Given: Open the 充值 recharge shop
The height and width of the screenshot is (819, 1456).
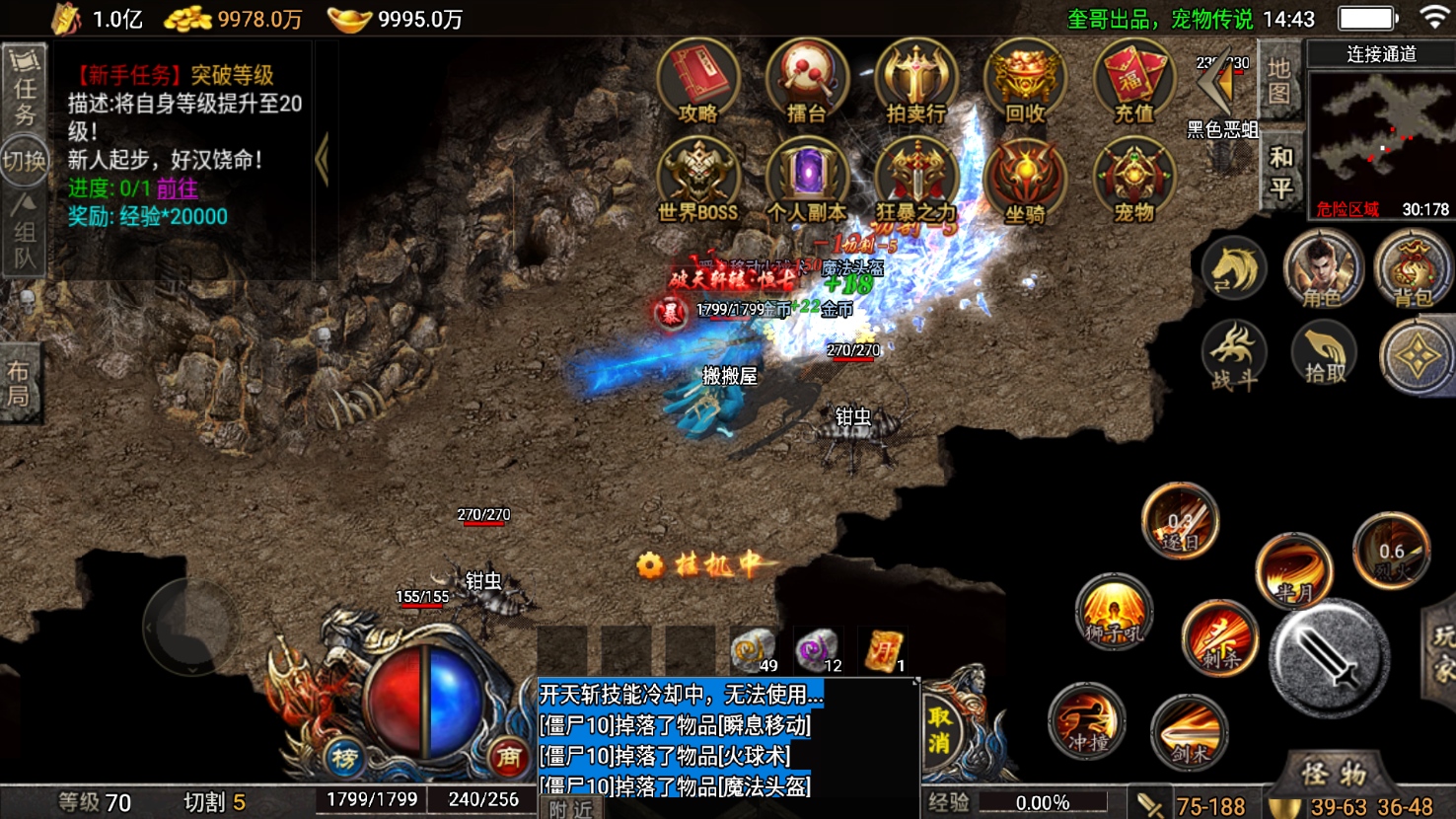Looking at the screenshot, I should click(1133, 81).
